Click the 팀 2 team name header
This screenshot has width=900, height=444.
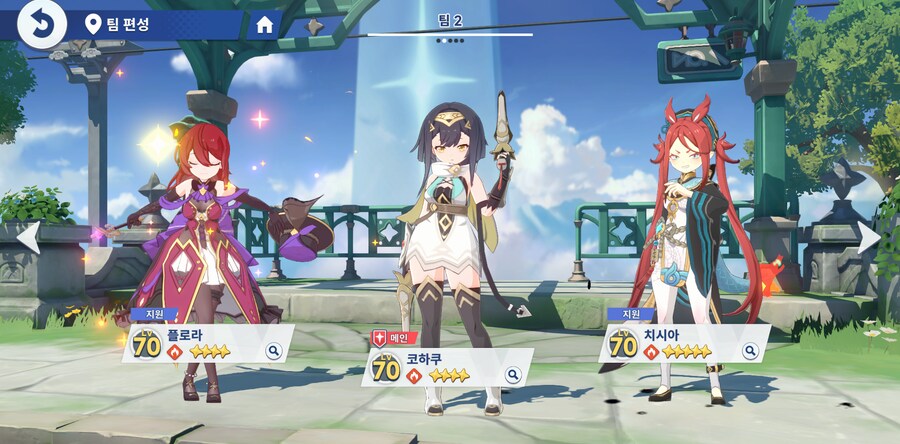450,20
